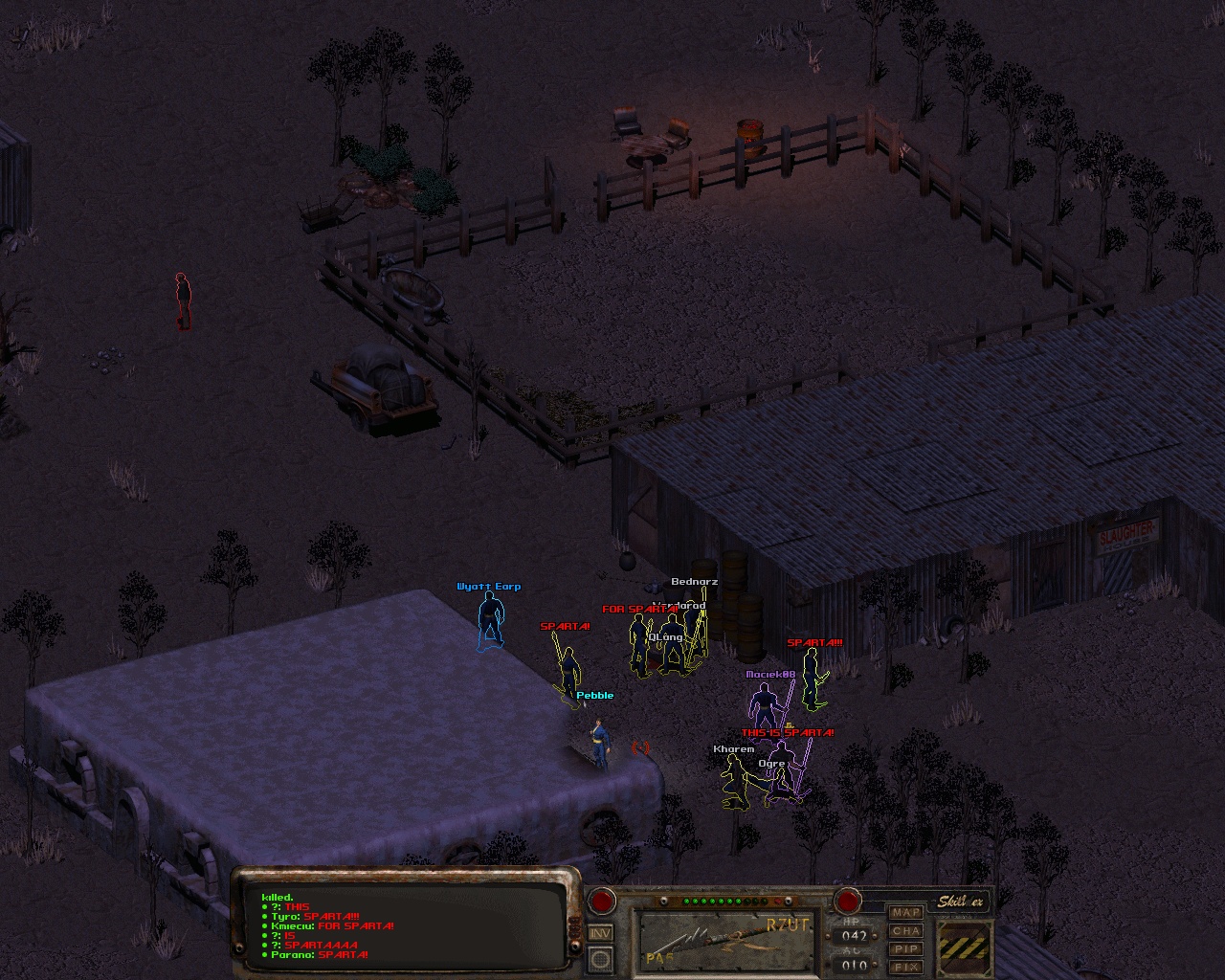The height and width of the screenshot is (980, 1225).
Task: Open the inventory with the INV button
Action: point(600,933)
